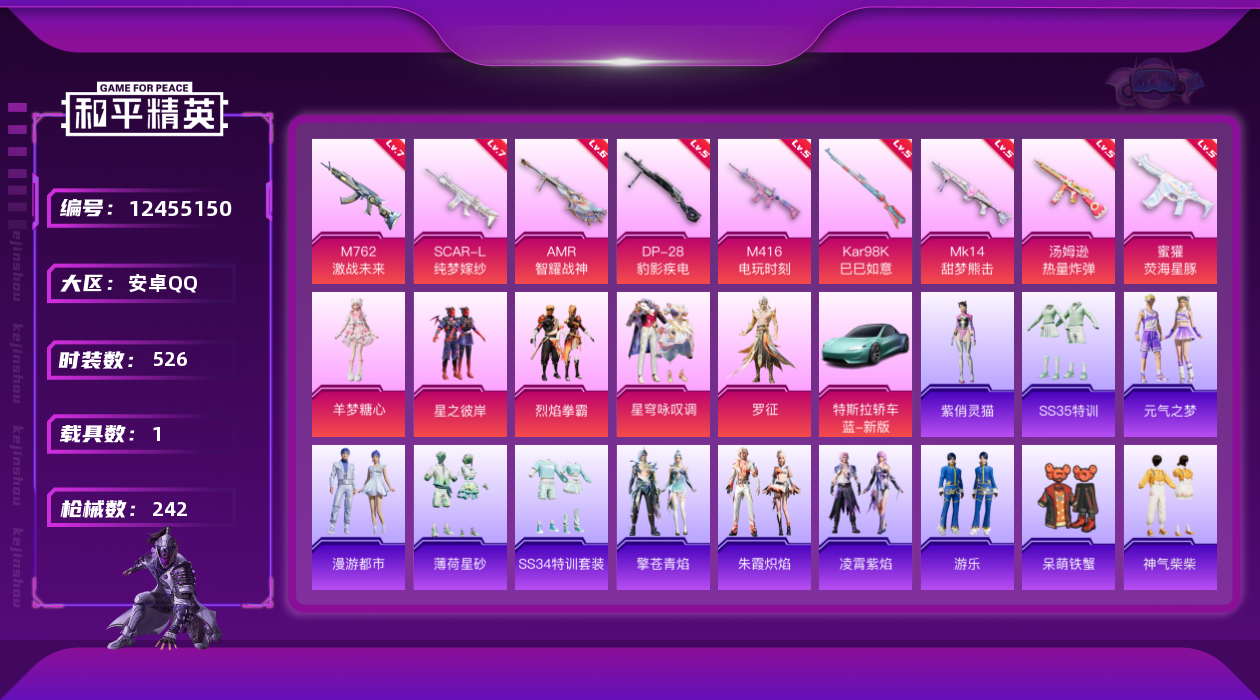Open the 呆萌铁蟹 outfit card
The image size is (1260, 700).
[x=1068, y=517]
